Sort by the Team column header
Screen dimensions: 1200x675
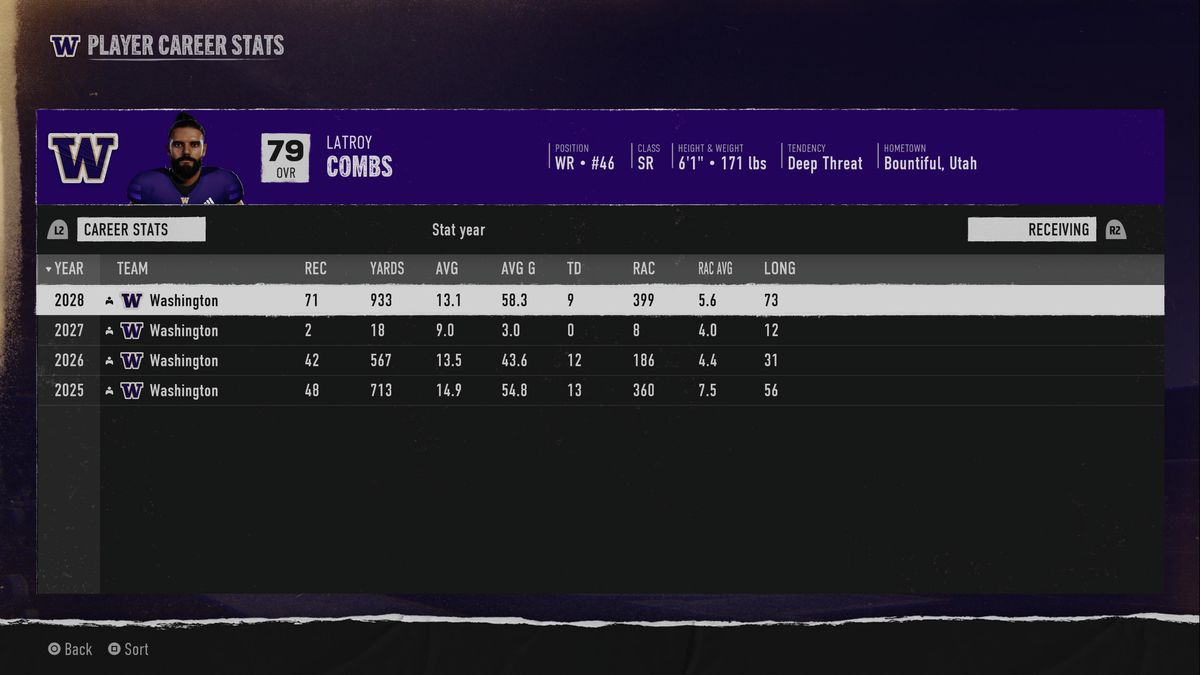[132, 268]
